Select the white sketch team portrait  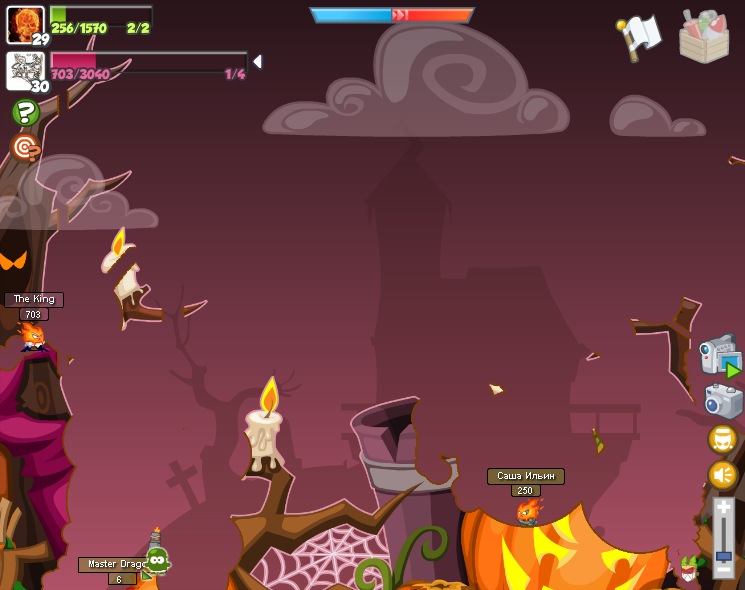[24, 70]
